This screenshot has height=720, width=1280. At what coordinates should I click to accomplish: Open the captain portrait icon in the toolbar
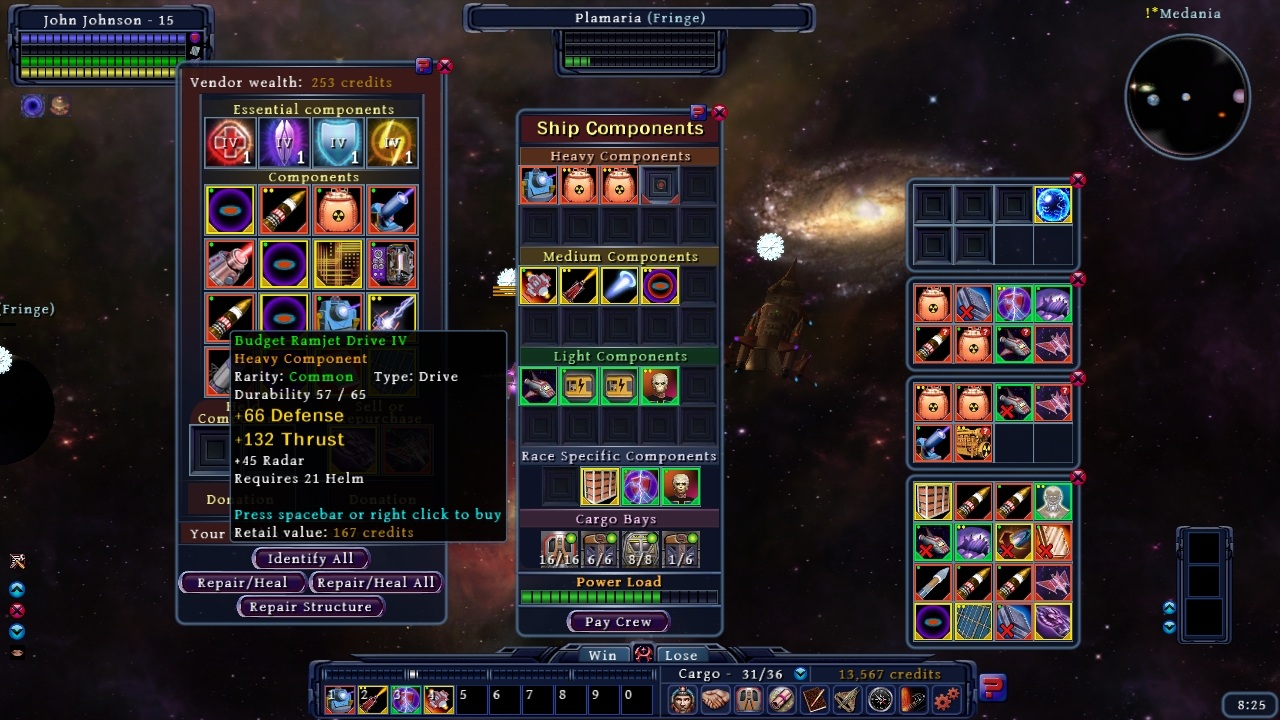point(682,699)
